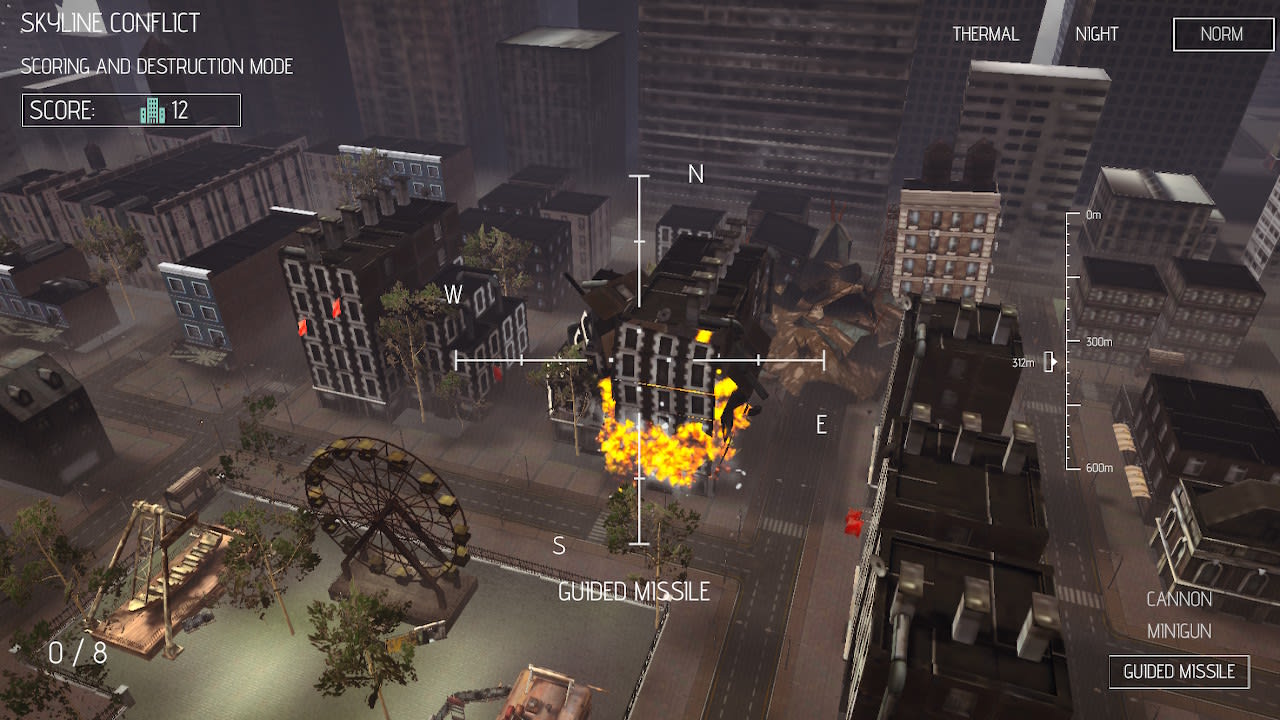Select the MINIGUN weapon
The image size is (1280, 720).
point(1180,631)
